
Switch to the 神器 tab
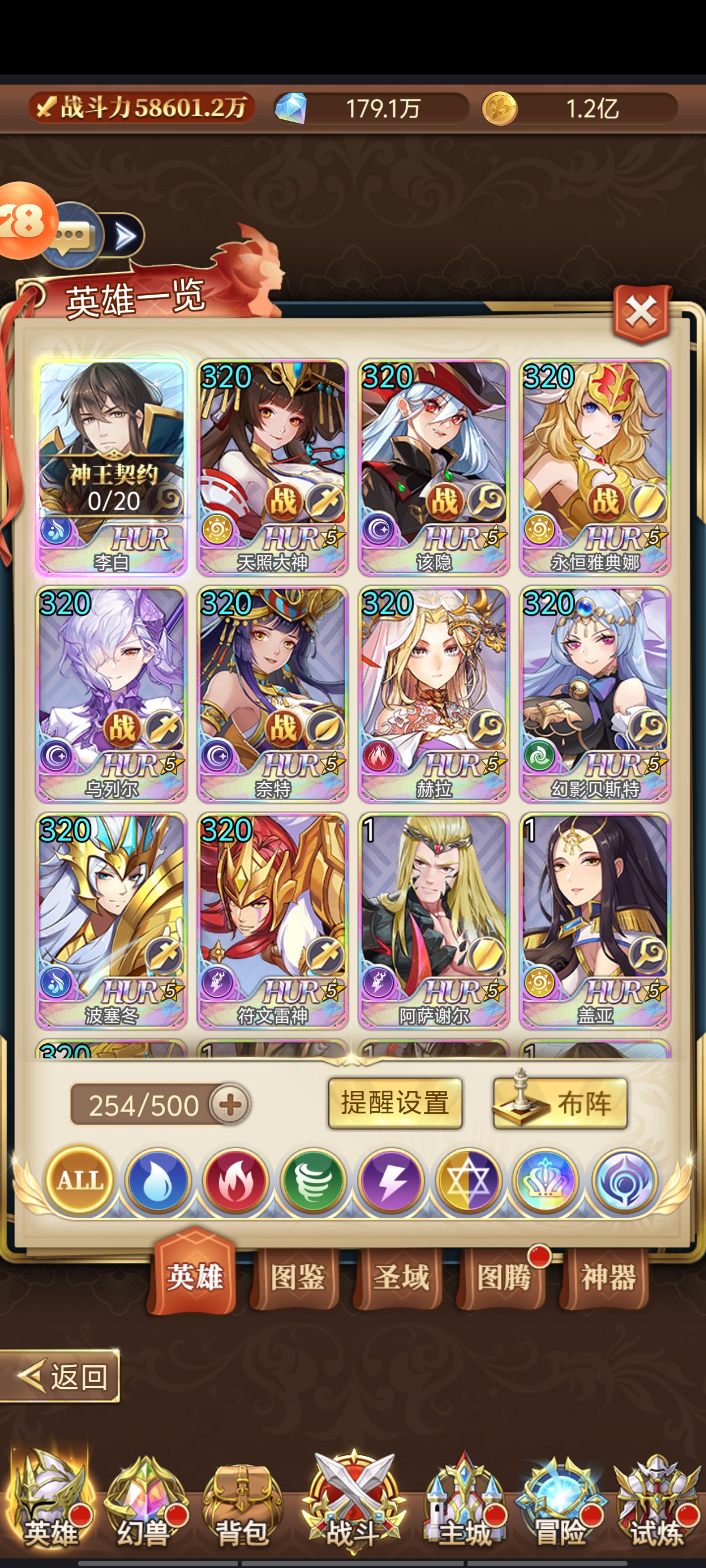[x=607, y=1277]
